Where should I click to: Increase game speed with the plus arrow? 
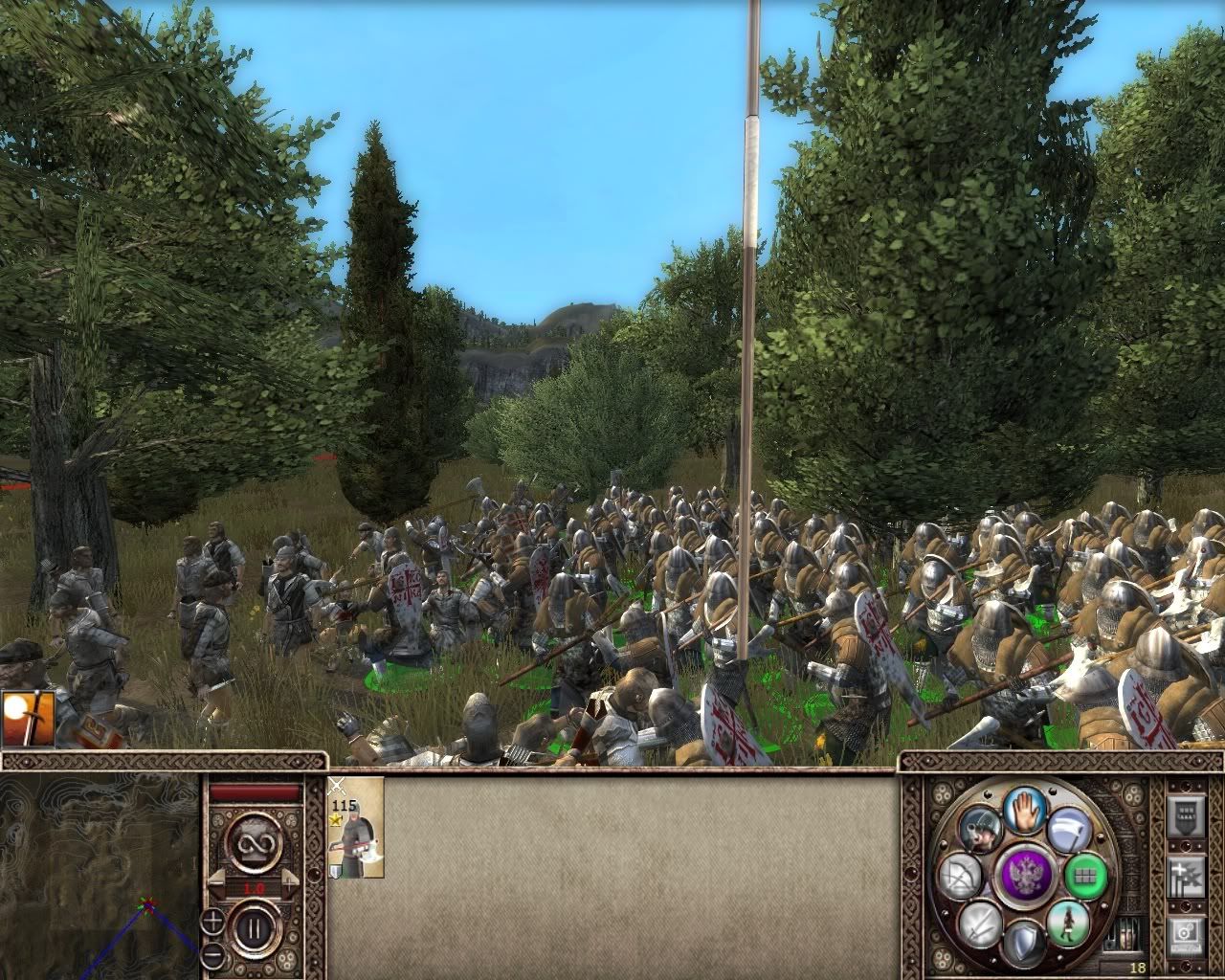click(290, 882)
